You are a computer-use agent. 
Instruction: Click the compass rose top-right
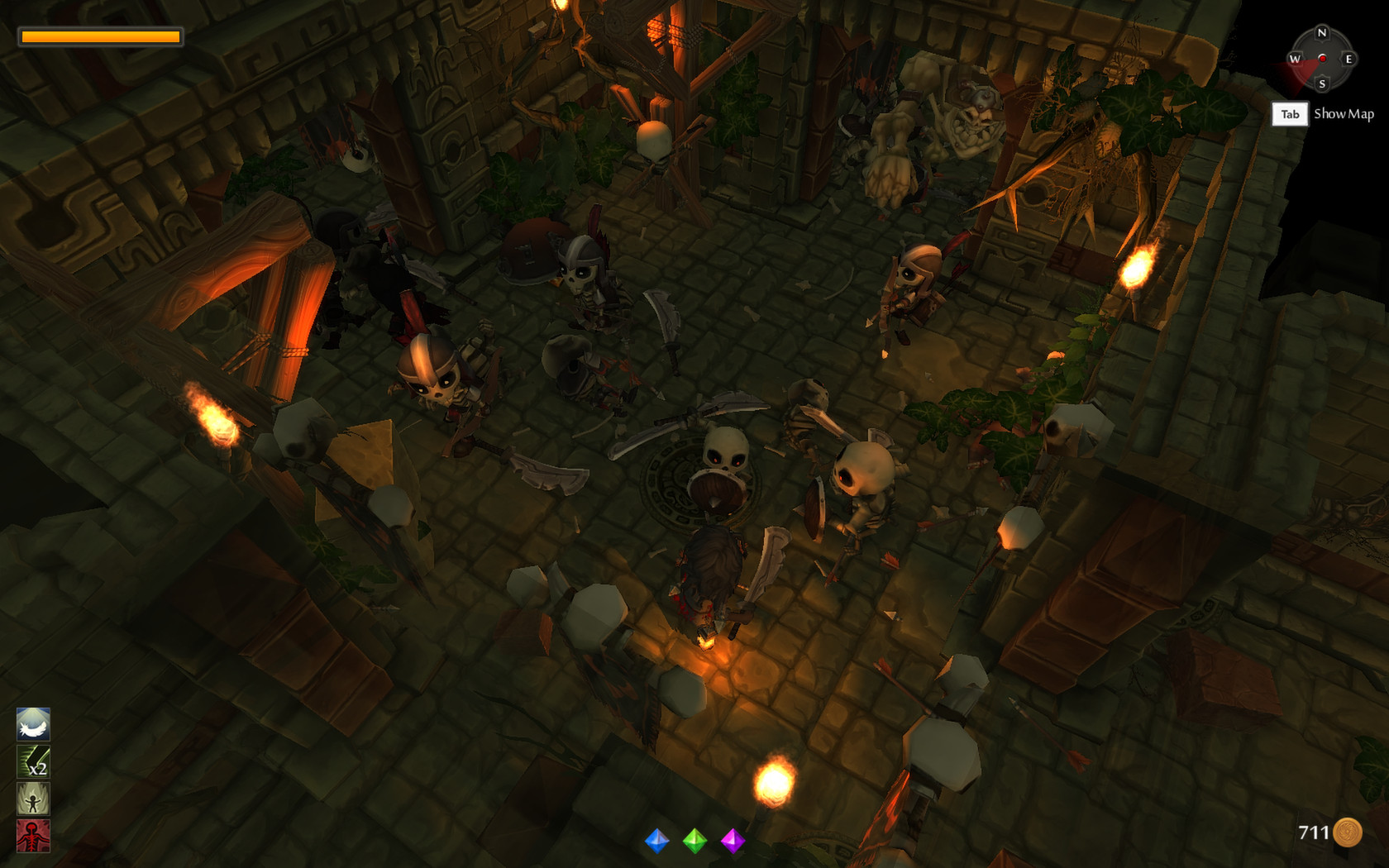(1323, 59)
